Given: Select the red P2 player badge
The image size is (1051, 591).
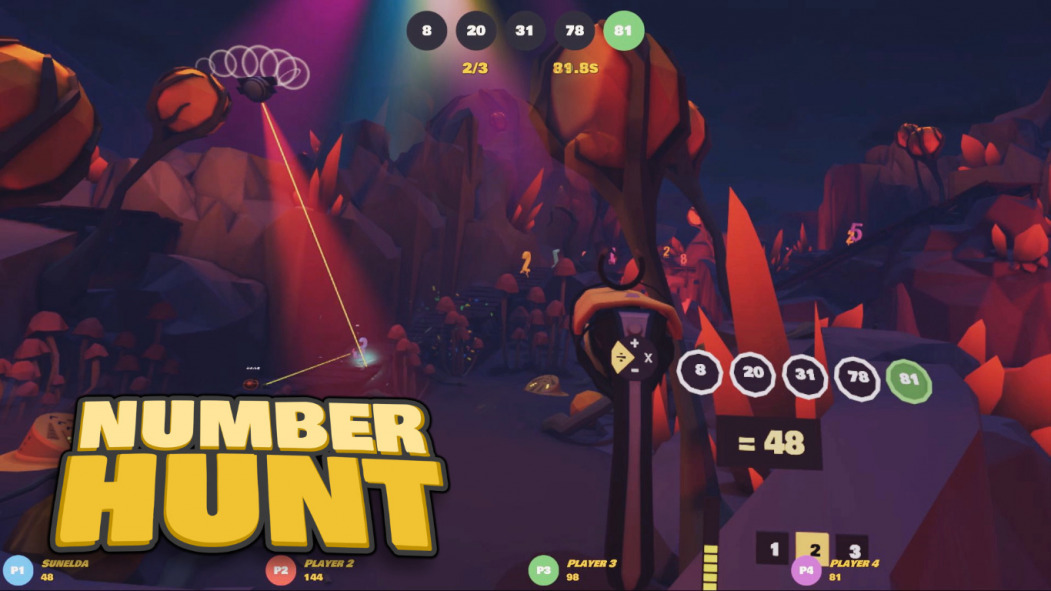Looking at the screenshot, I should tap(281, 571).
